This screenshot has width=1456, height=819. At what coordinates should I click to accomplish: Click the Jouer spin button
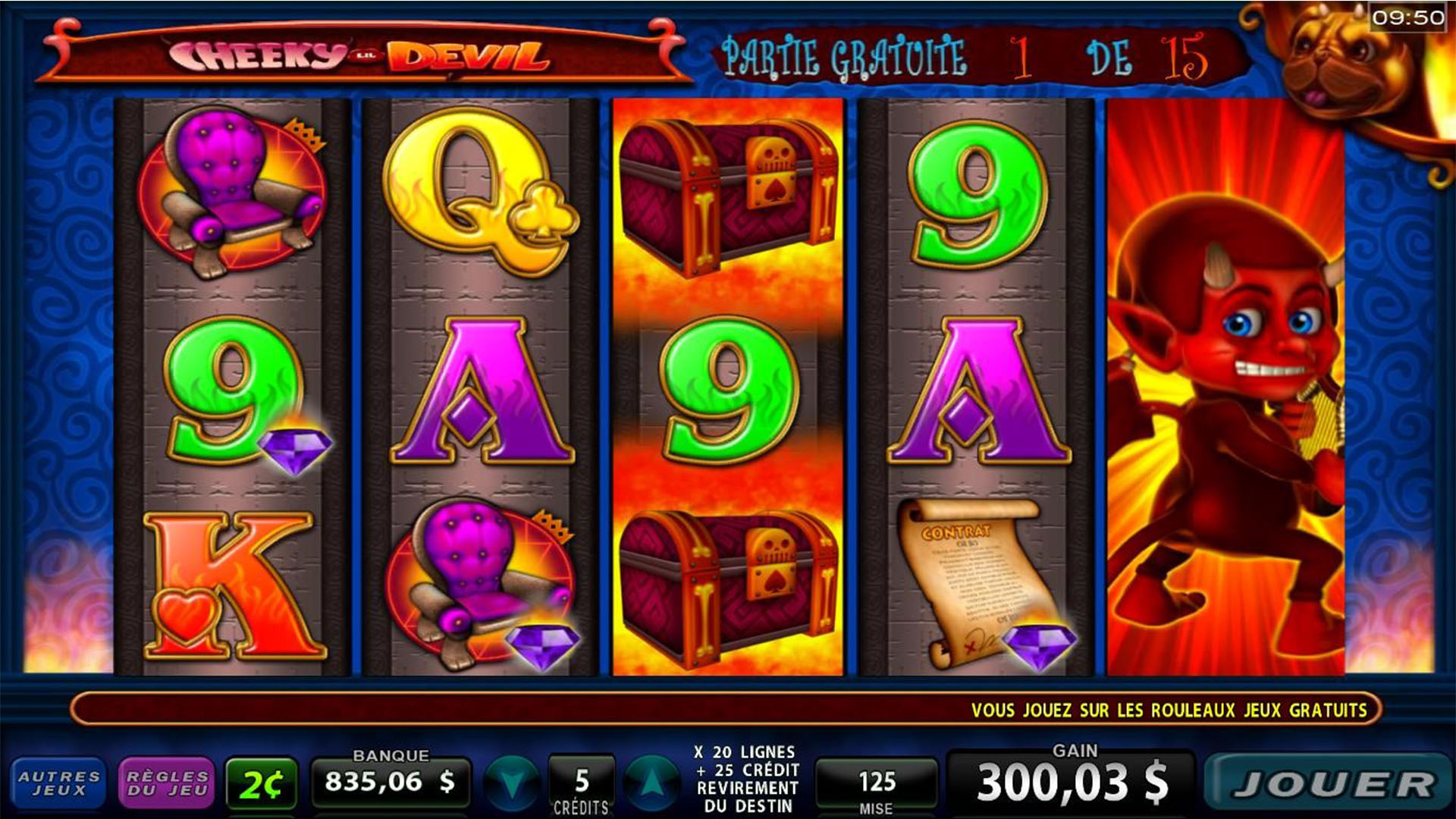[x=1329, y=785]
